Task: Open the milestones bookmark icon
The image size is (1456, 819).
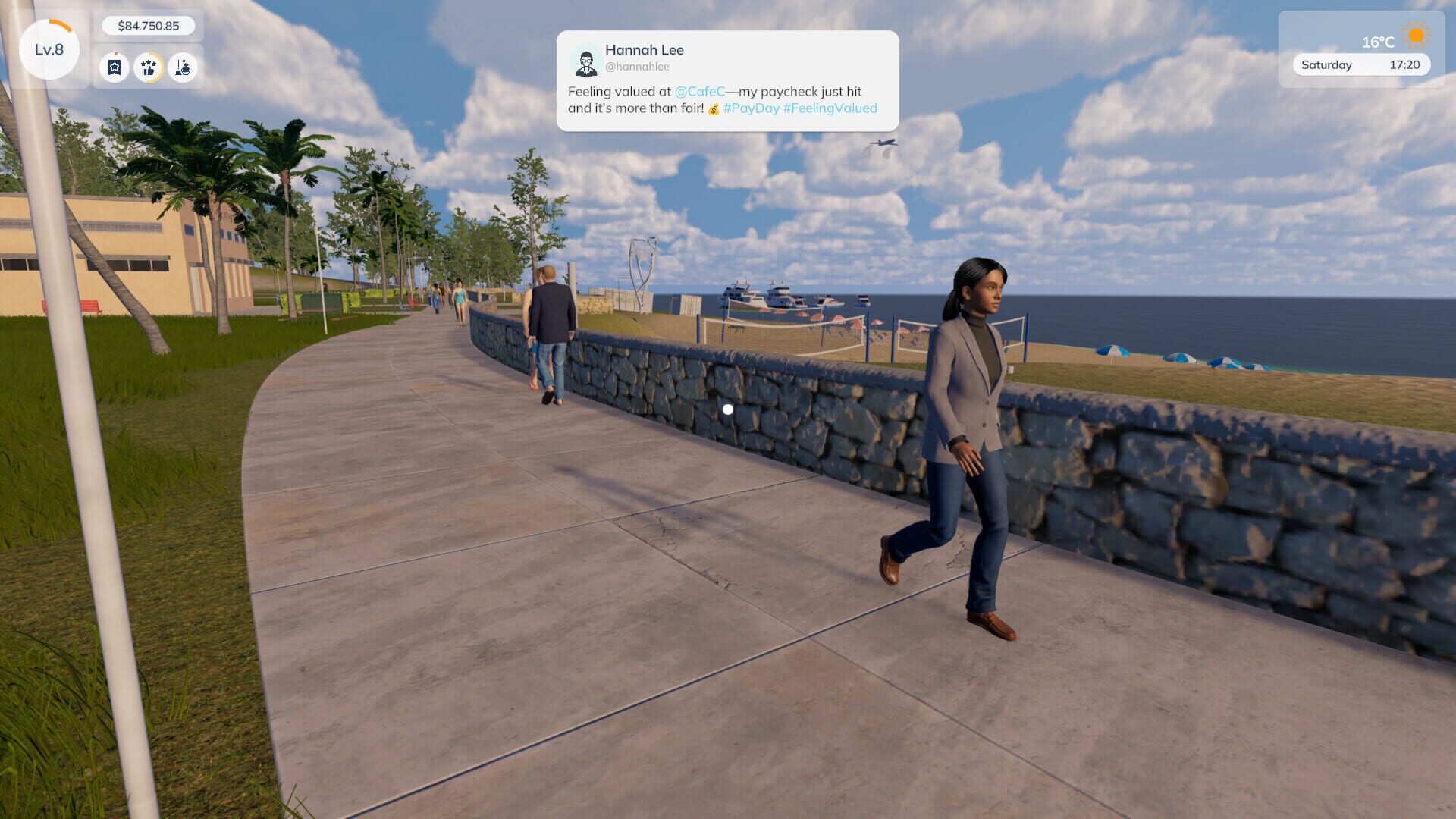Action: (114, 68)
